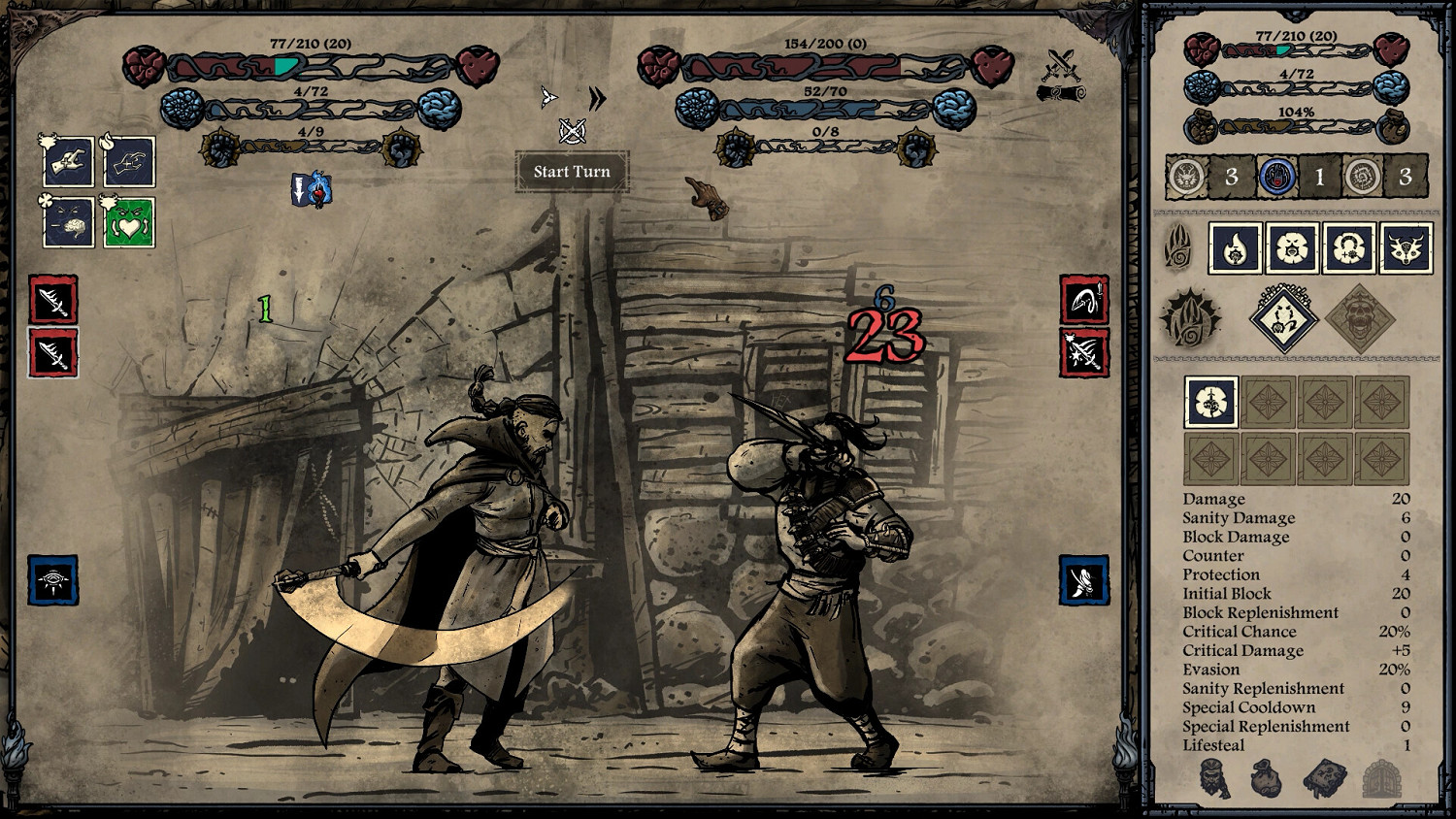Toggle the blue eye icon on the left

[55, 579]
